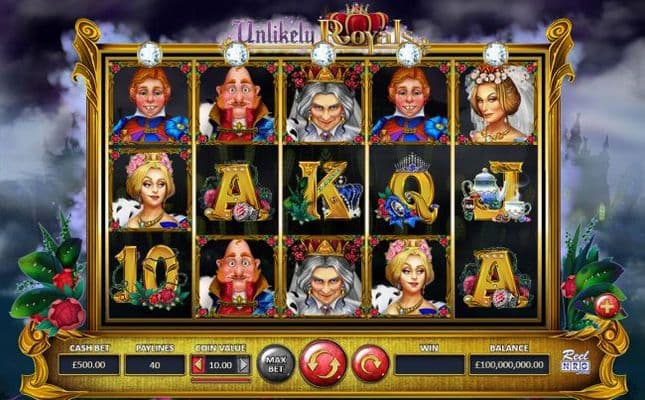The height and width of the screenshot is (400, 645).
Task: Decrease coin value with the left arrow
Action: pos(198,365)
